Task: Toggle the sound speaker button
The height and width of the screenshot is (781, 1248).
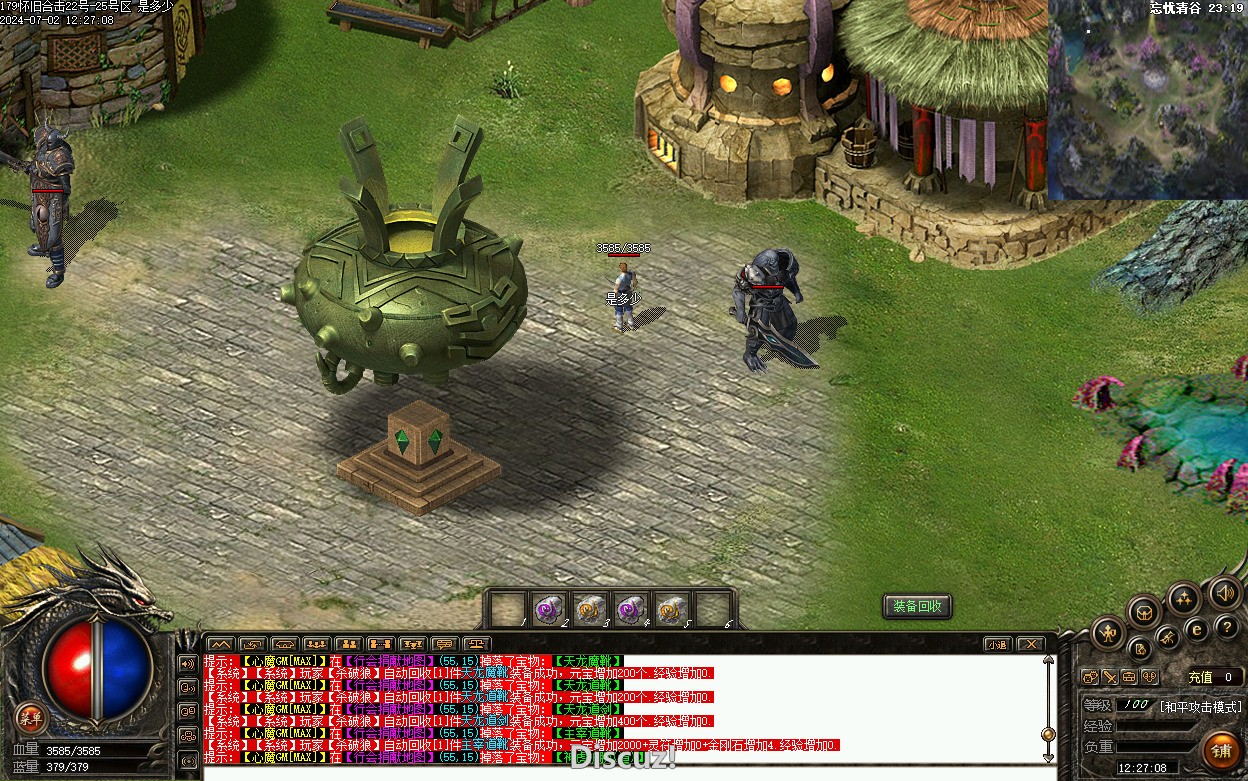Action: (x=1225, y=593)
